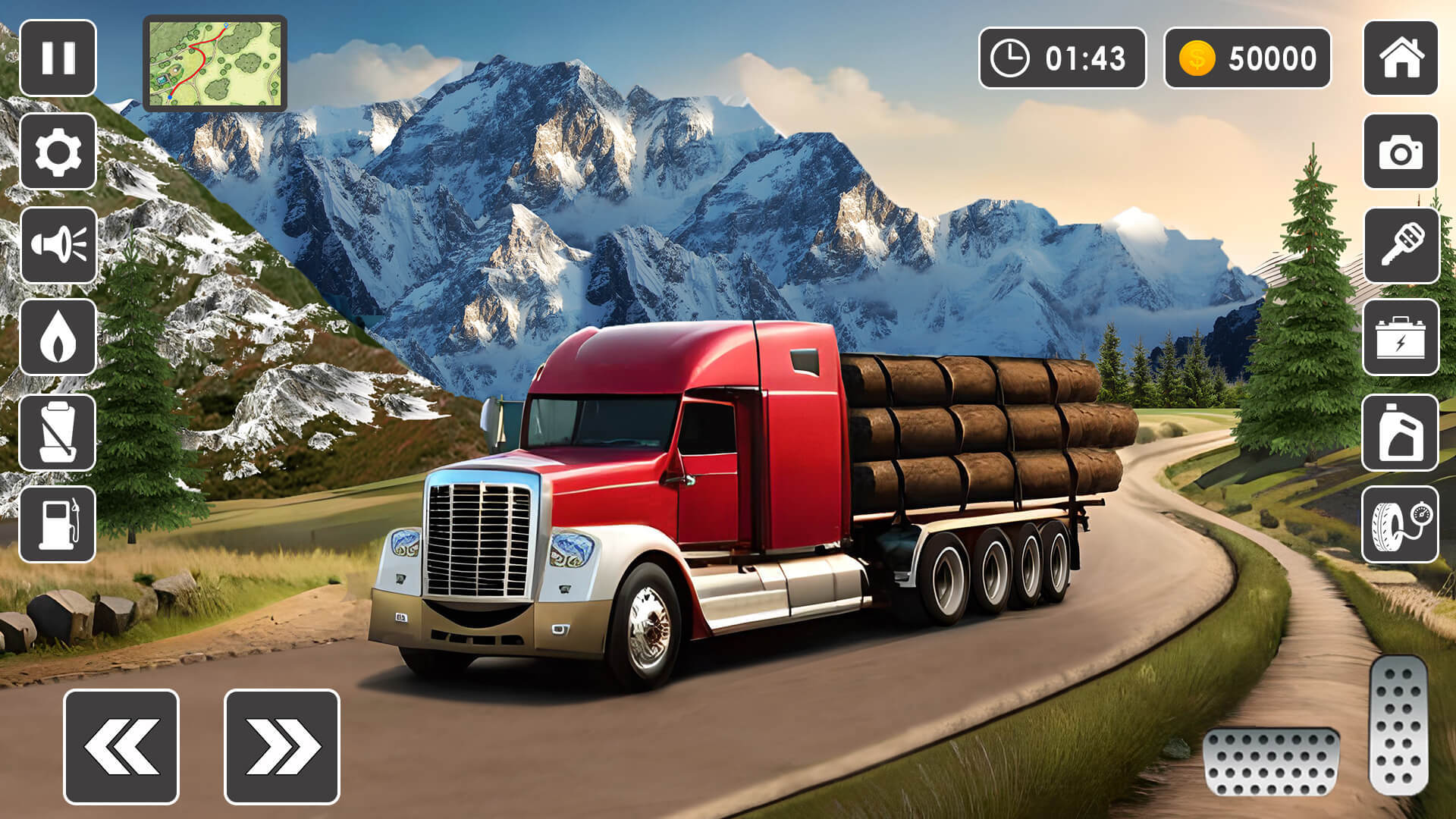Toggle the game sound horn icon

pos(57,246)
